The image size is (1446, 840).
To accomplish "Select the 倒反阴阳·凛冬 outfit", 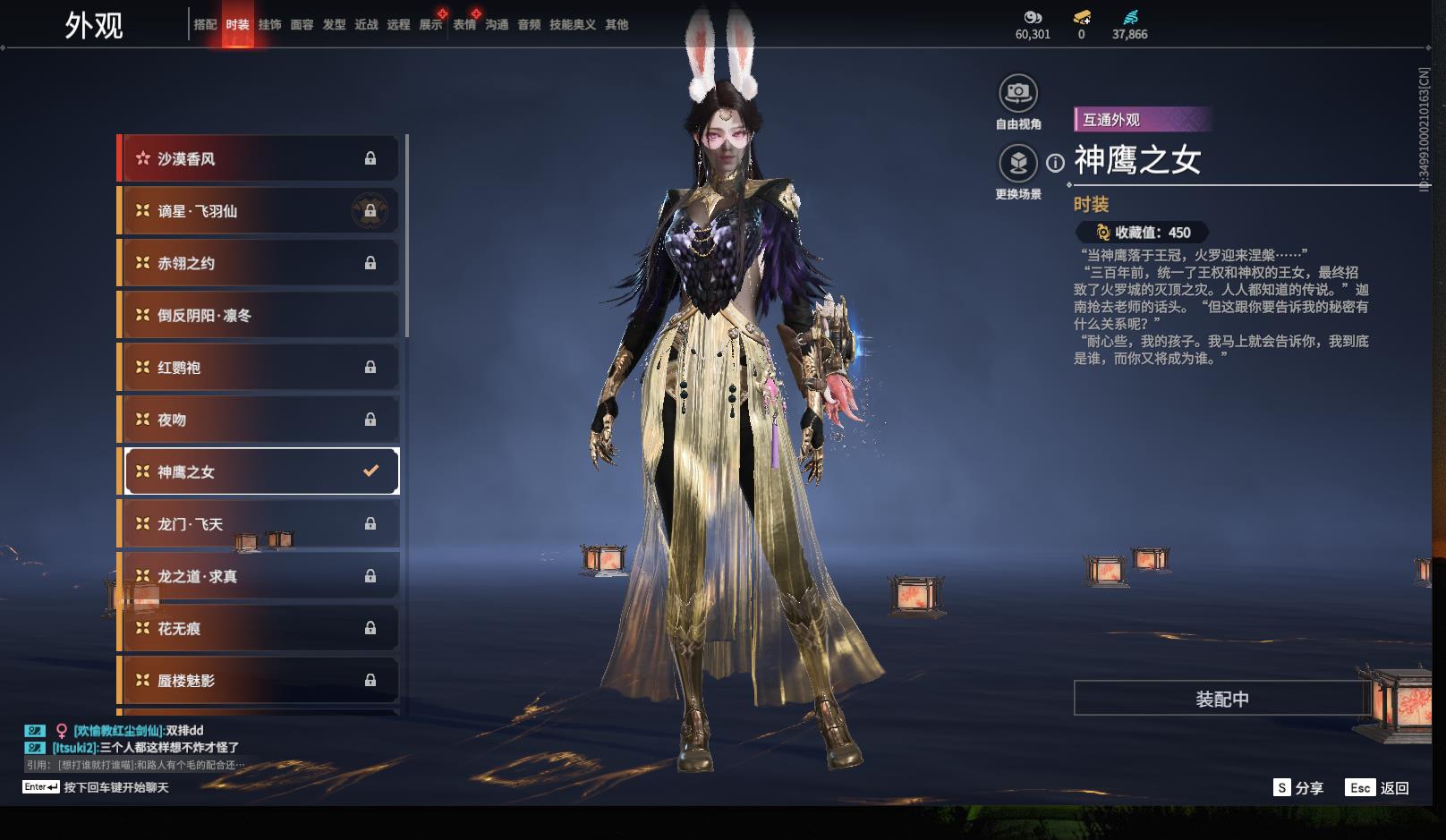I will click(x=259, y=315).
